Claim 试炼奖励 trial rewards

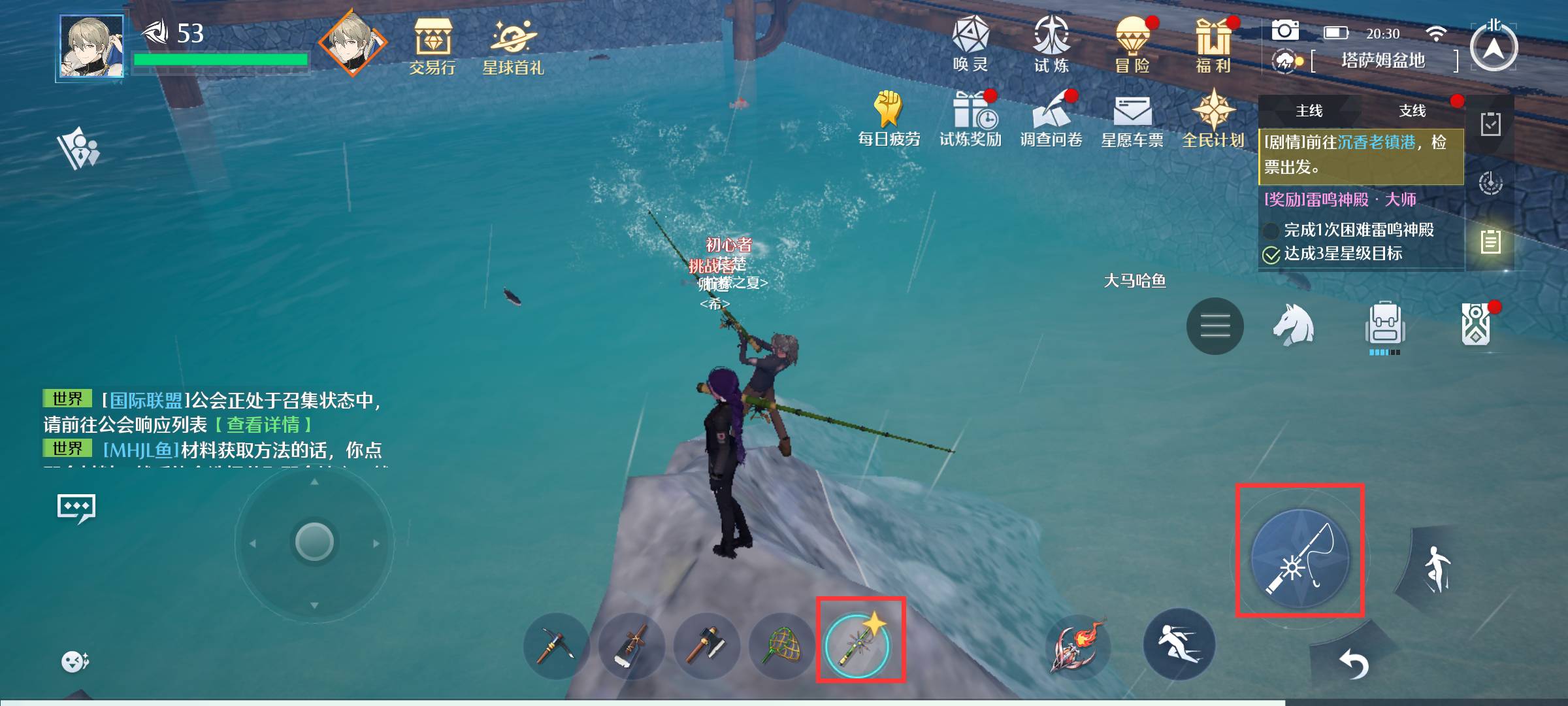[970, 118]
